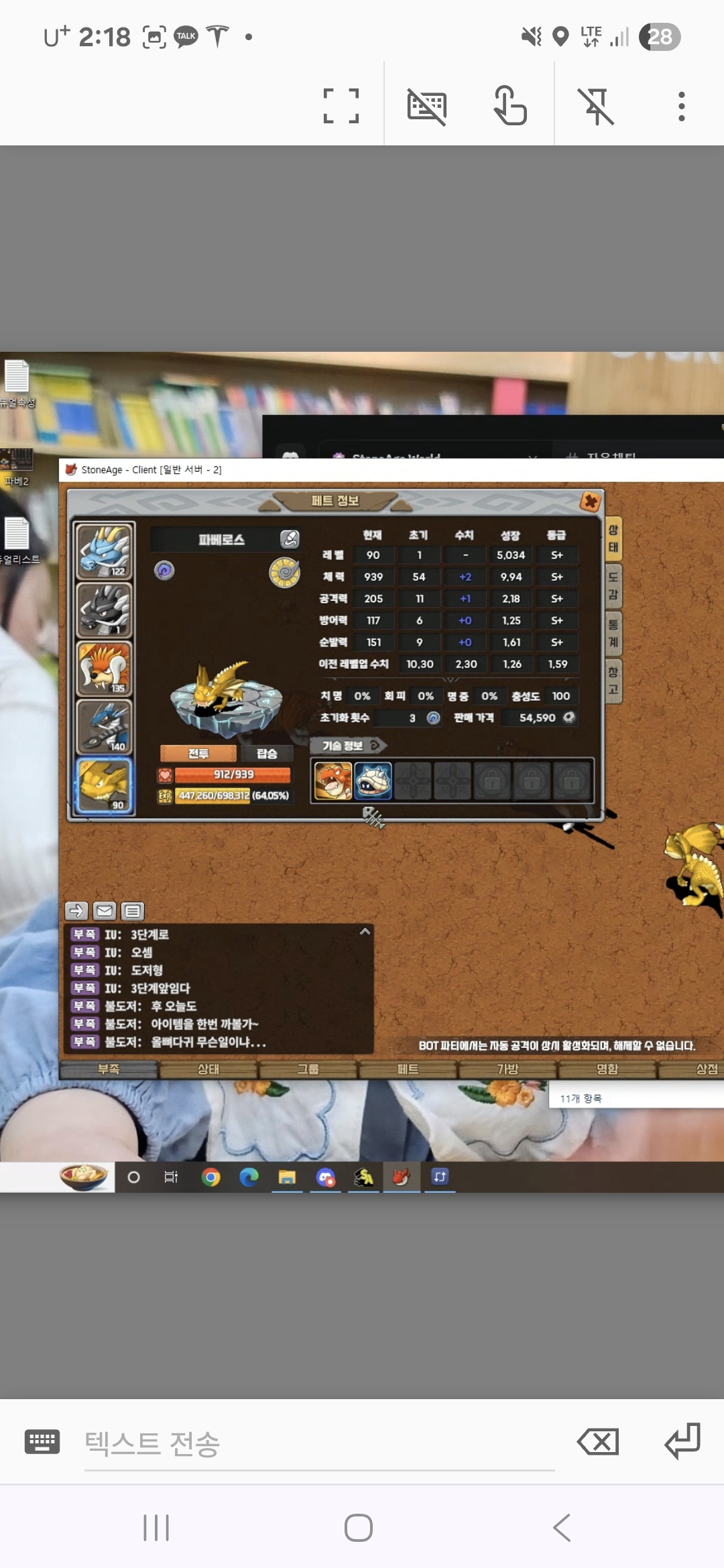Viewport: 724px width, 1568px height.
Task: Select the orange beast skill icon
Action: tap(333, 781)
